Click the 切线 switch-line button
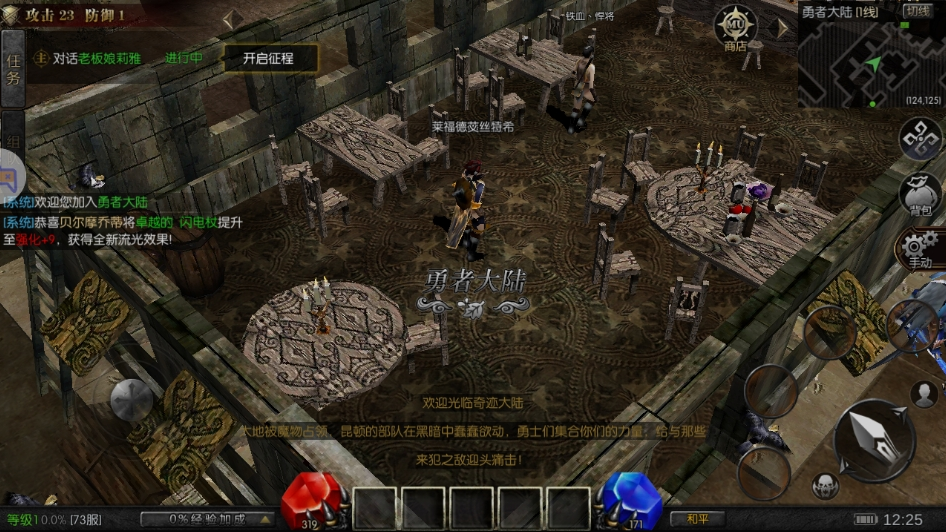The width and height of the screenshot is (946, 532). point(918,11)
